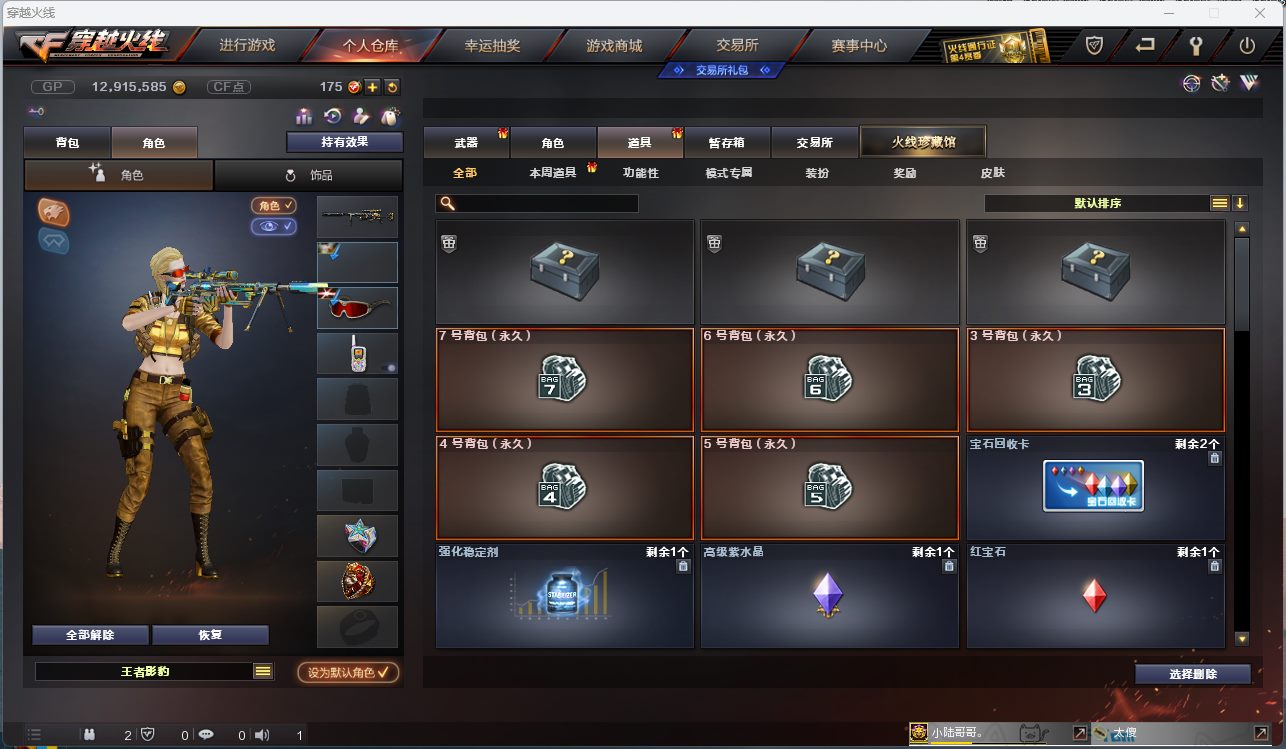Filter items by 功能性 category
This screenshot has height=749, width=1286.
641,173
